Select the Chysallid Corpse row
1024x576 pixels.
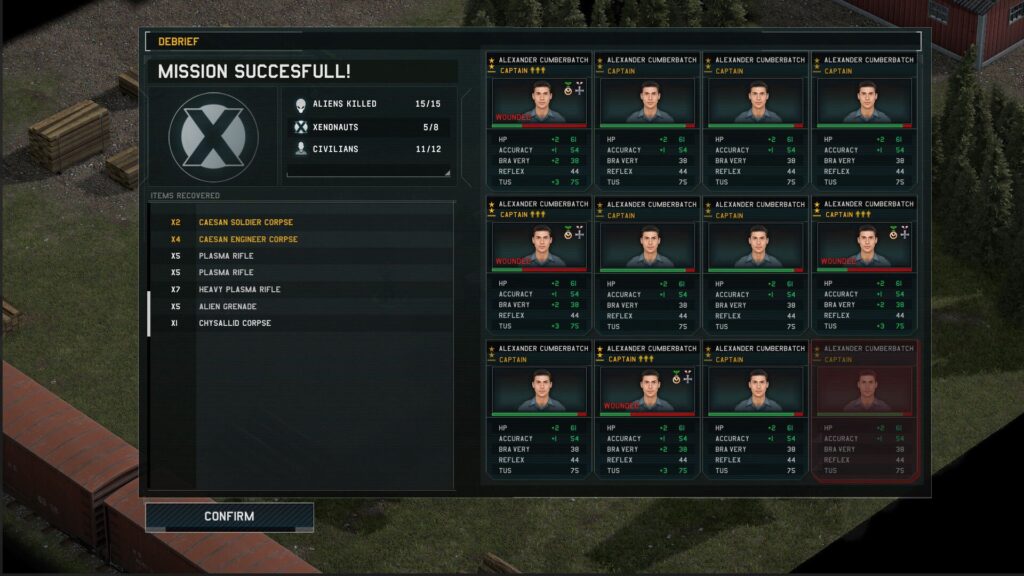[234, 323]
